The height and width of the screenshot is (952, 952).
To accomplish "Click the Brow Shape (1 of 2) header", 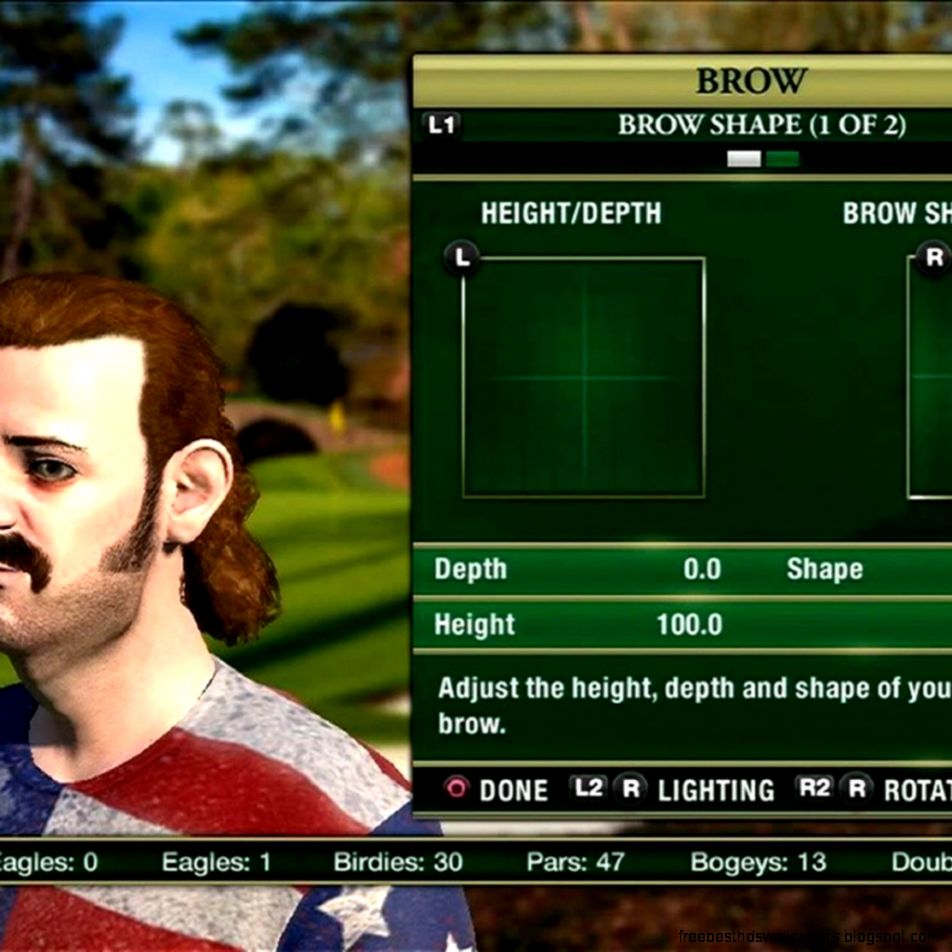I will pyautogui.click(x=761, y=125).
